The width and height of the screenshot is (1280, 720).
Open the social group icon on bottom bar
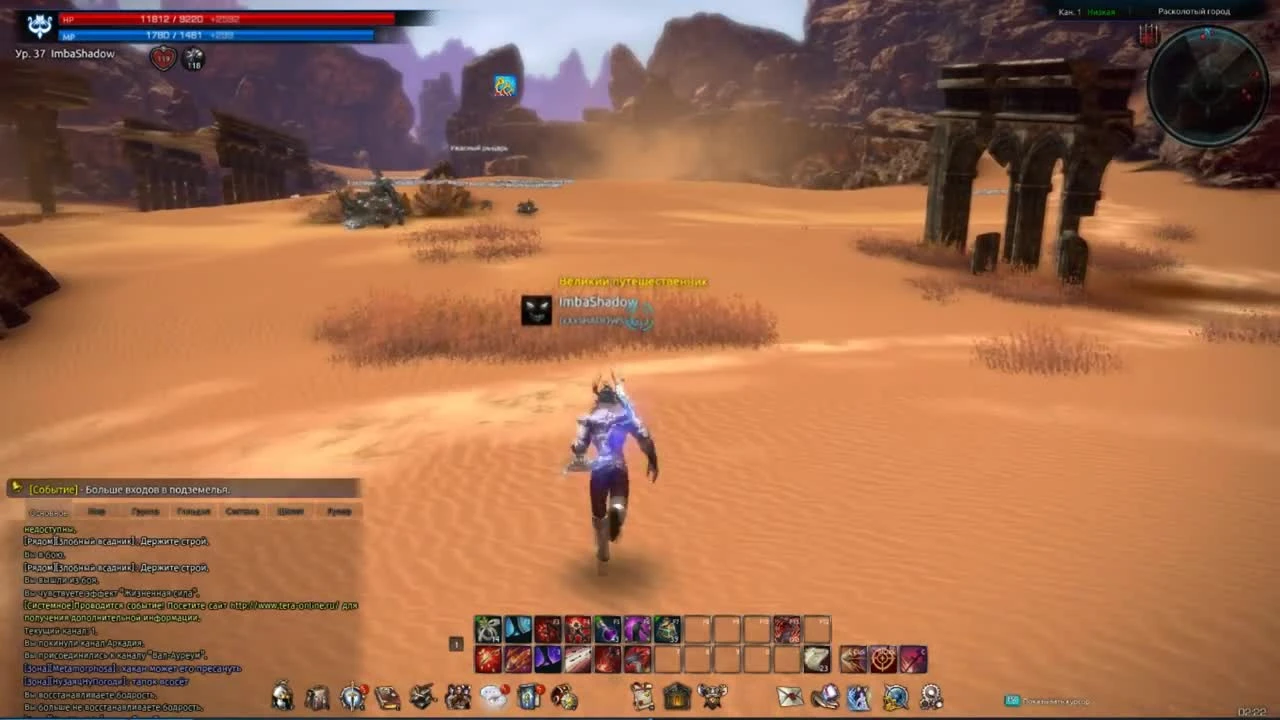pos(458,697)
